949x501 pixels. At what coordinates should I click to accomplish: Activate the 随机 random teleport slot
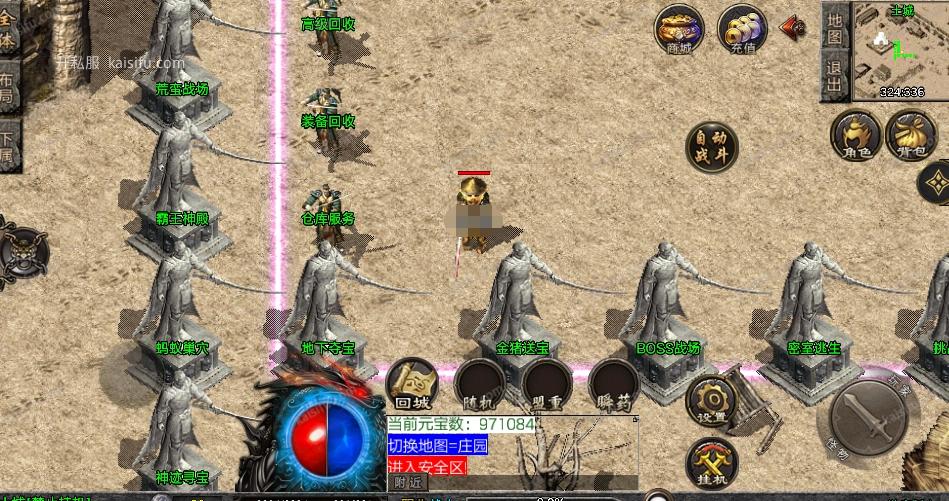click(x=479, y=383)
